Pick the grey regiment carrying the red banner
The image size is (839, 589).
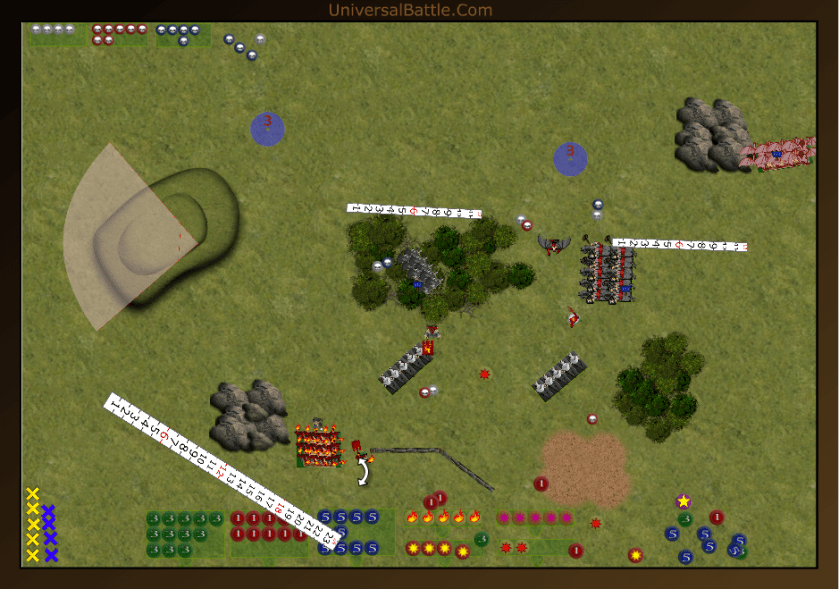point(406,366)
